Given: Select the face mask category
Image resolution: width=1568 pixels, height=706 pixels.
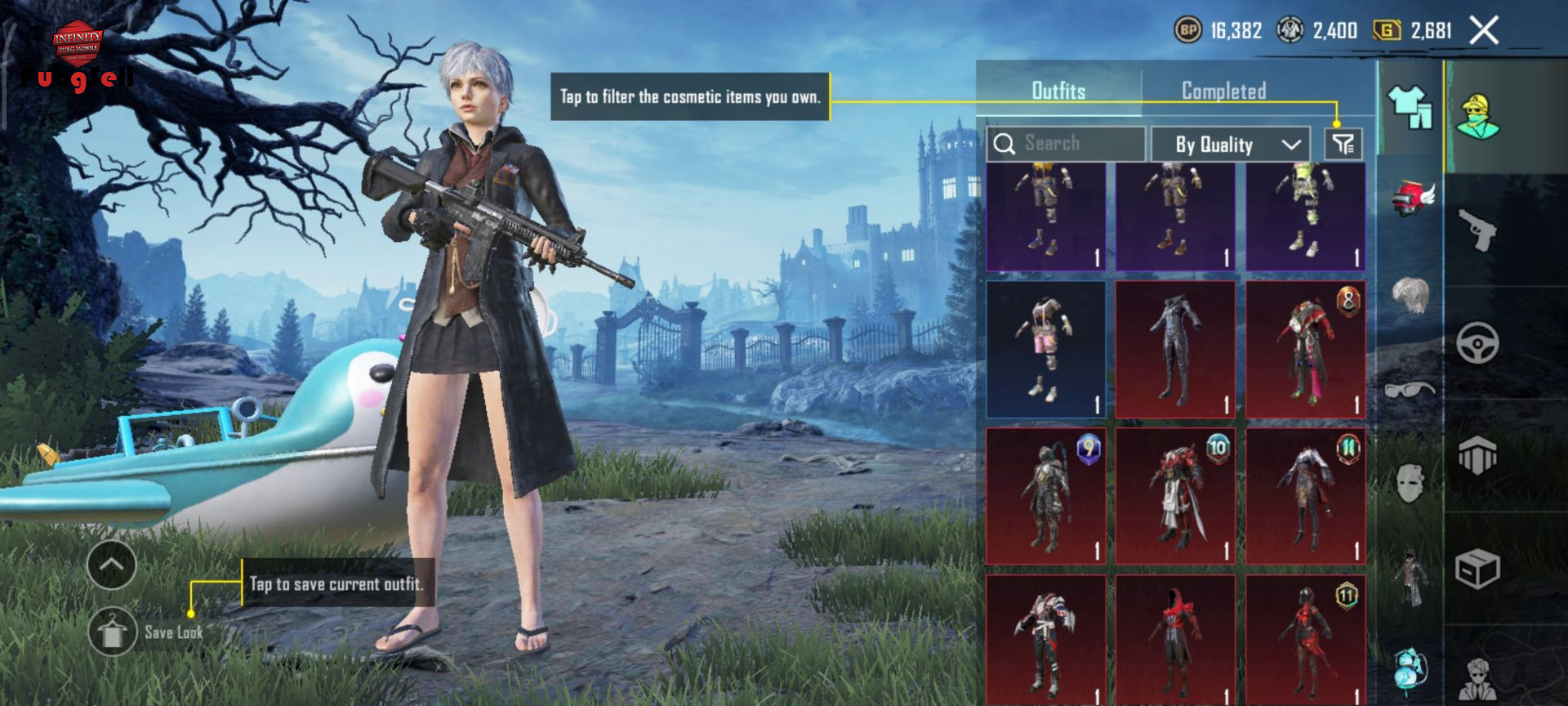Looking at the screenshot, I should [x=1410, y=482].
